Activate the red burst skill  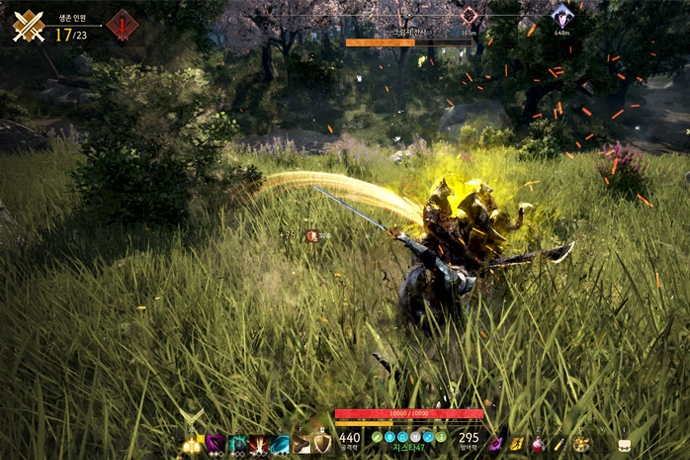259,444
